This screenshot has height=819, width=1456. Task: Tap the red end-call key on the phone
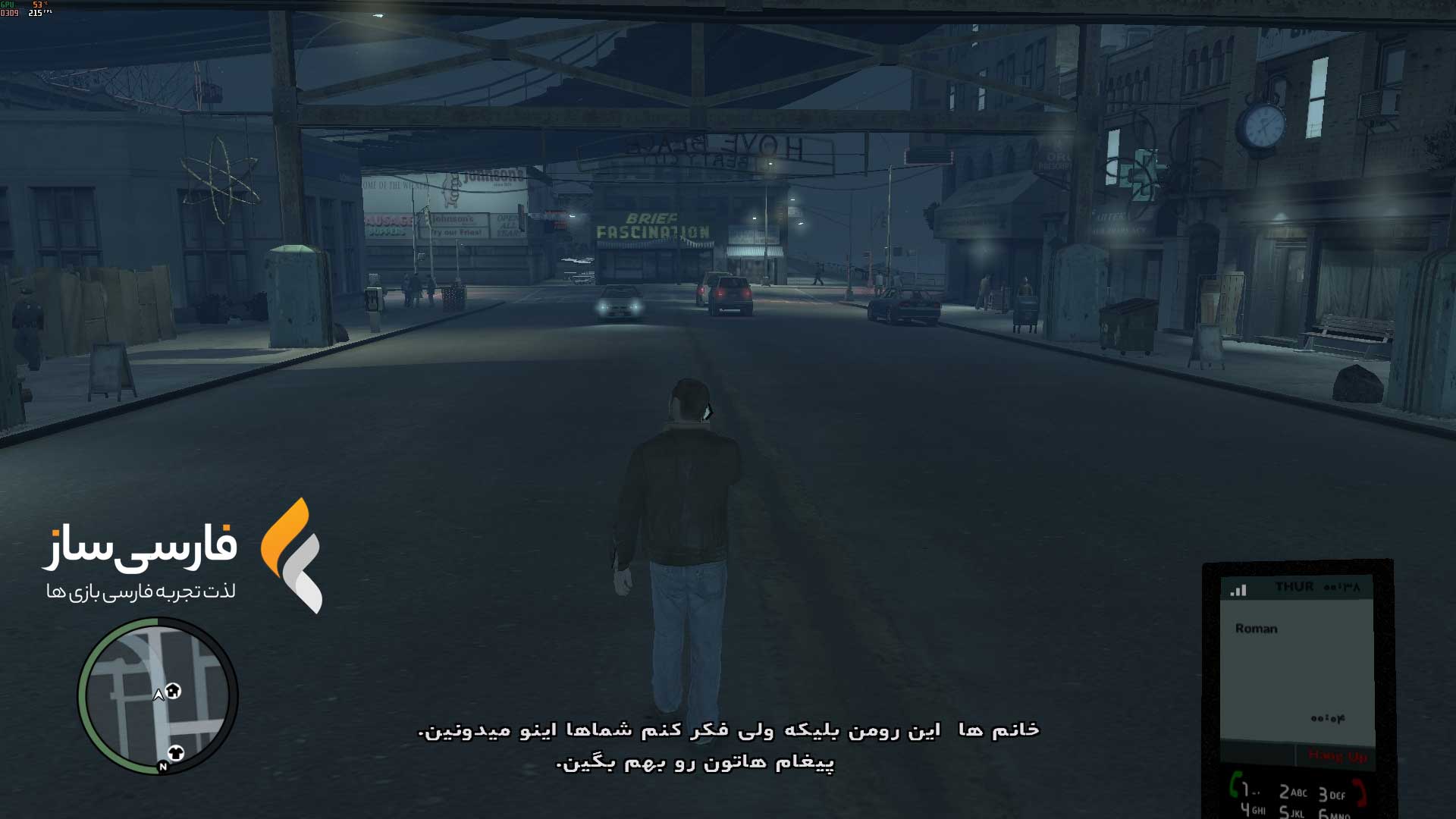pyautogui.click(x=1360, y=792)
